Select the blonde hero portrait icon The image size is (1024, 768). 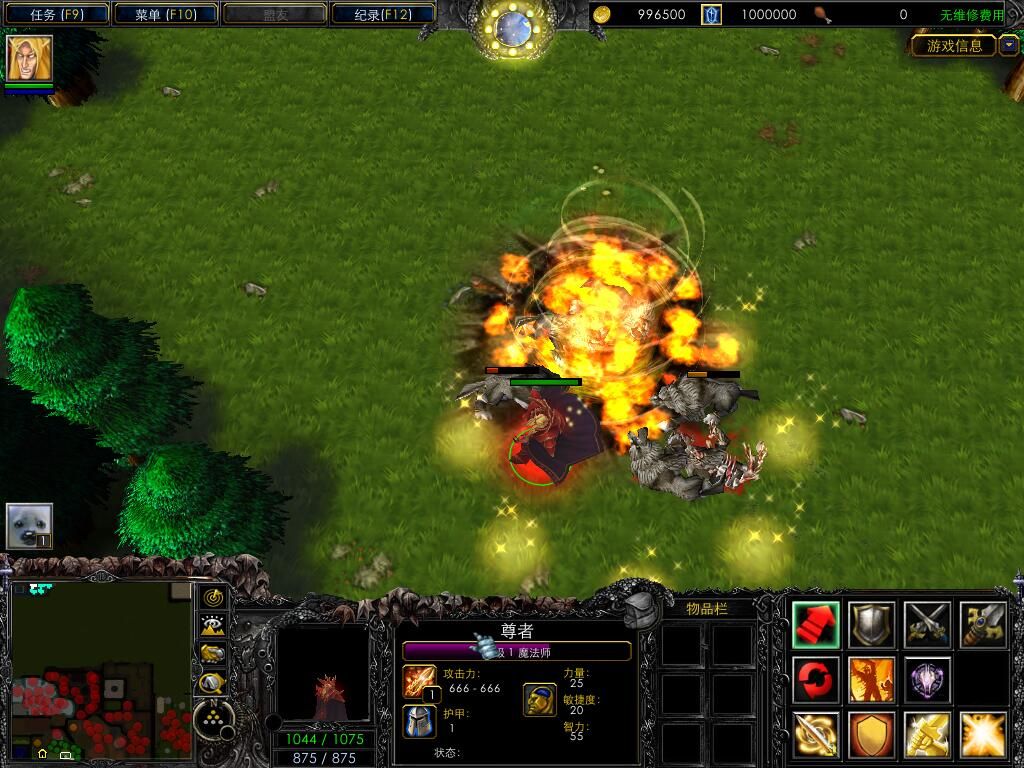pos(29,58)
